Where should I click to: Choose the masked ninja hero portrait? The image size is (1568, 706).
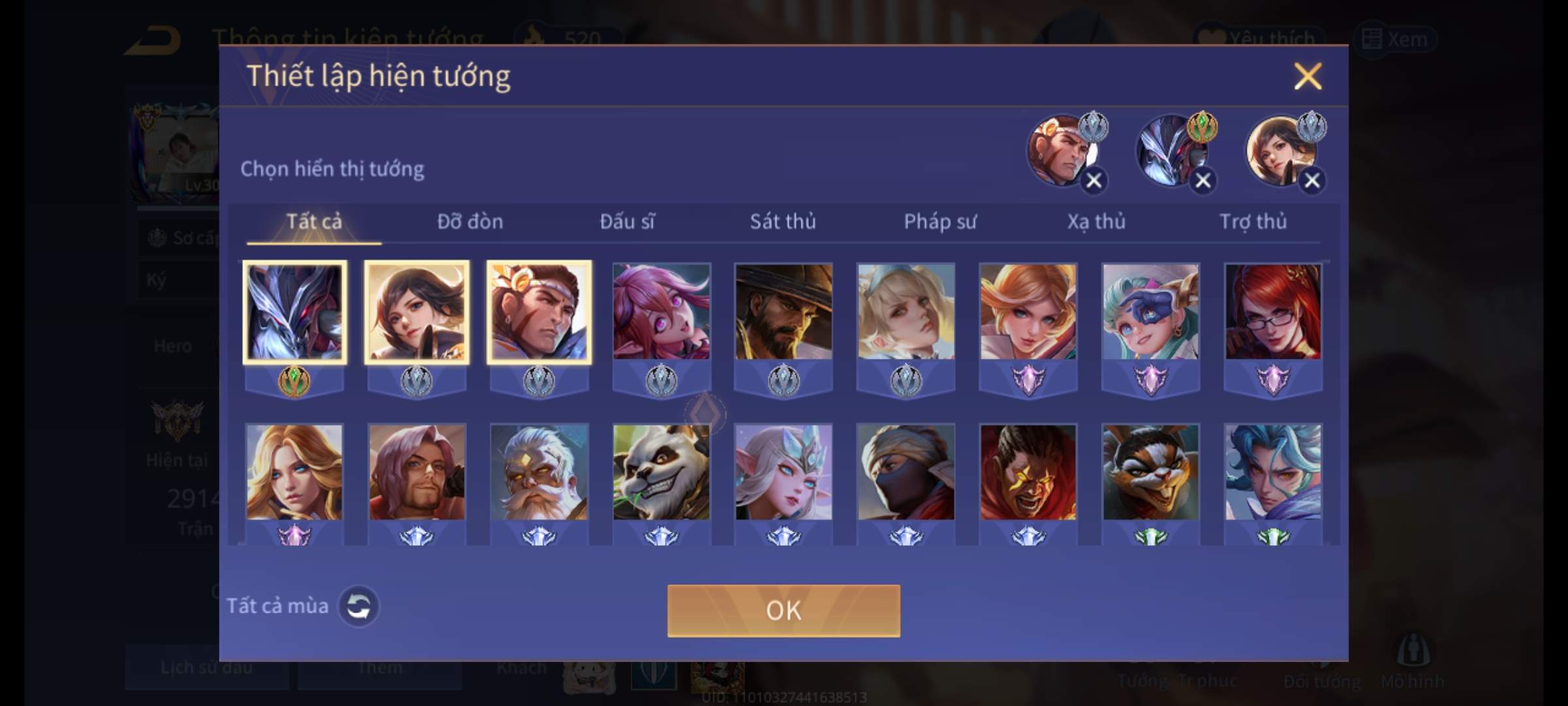tap(906, 472)
